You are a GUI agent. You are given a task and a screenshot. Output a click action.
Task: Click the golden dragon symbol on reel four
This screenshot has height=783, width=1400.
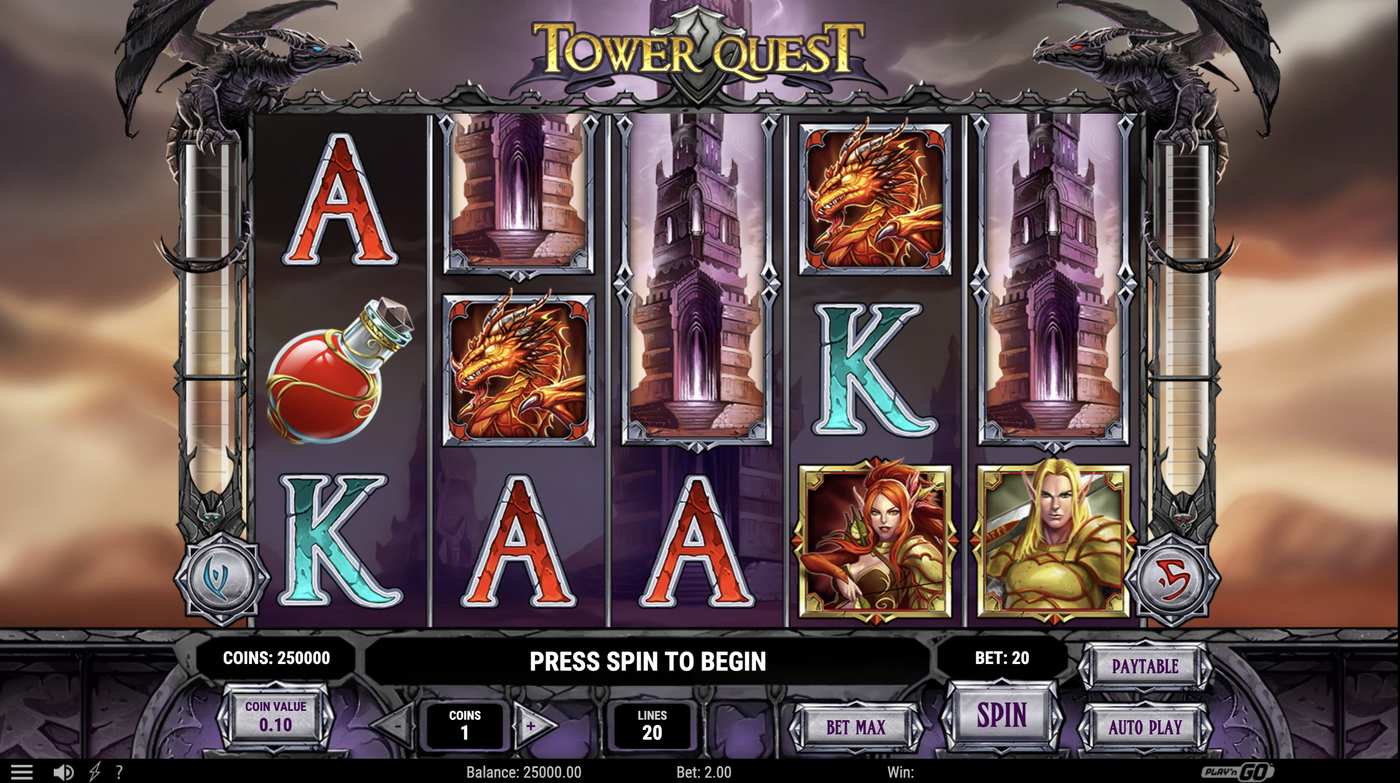(873, 200)
